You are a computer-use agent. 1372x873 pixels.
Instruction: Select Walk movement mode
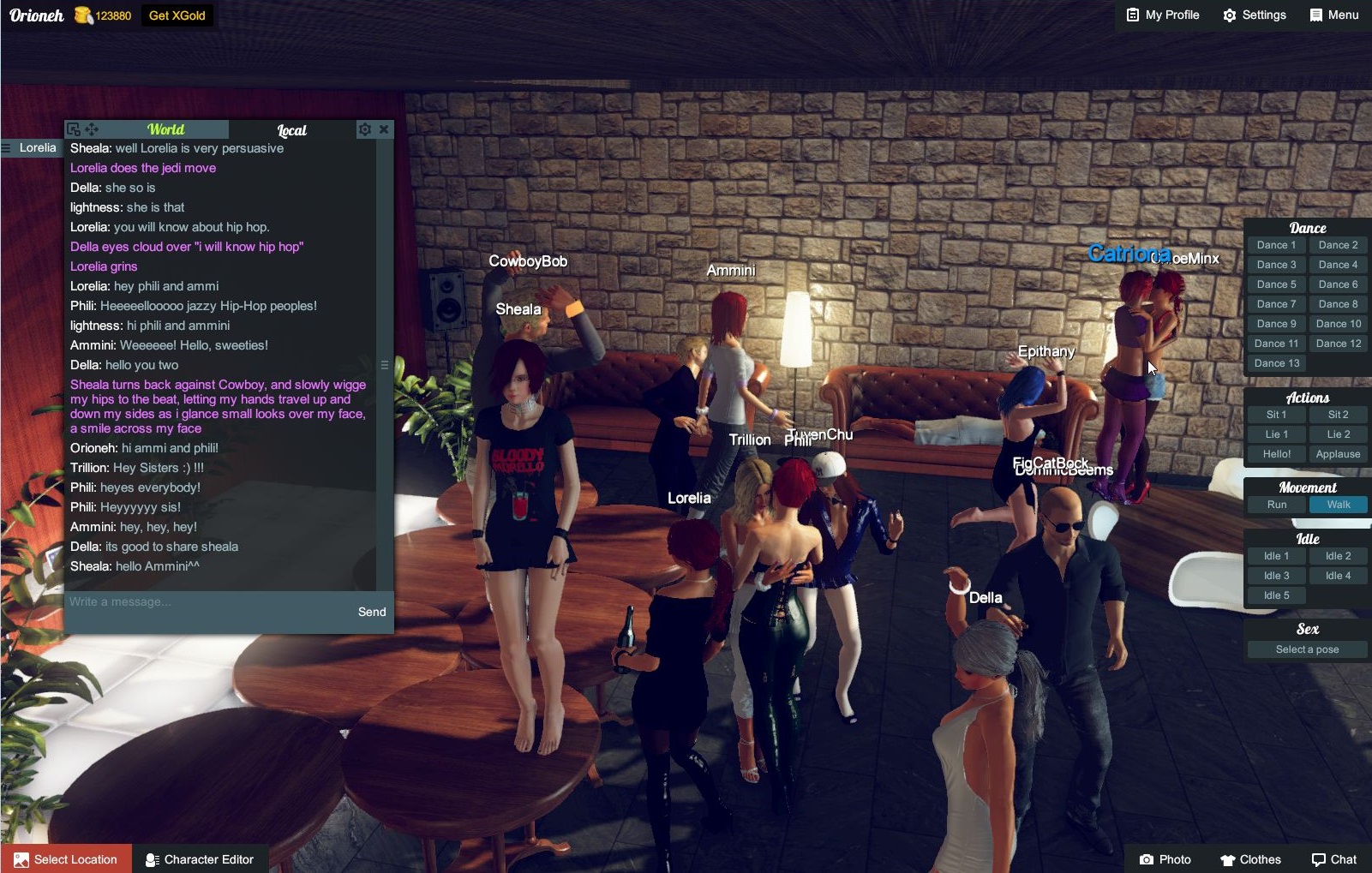click(x=1338, y=505)
